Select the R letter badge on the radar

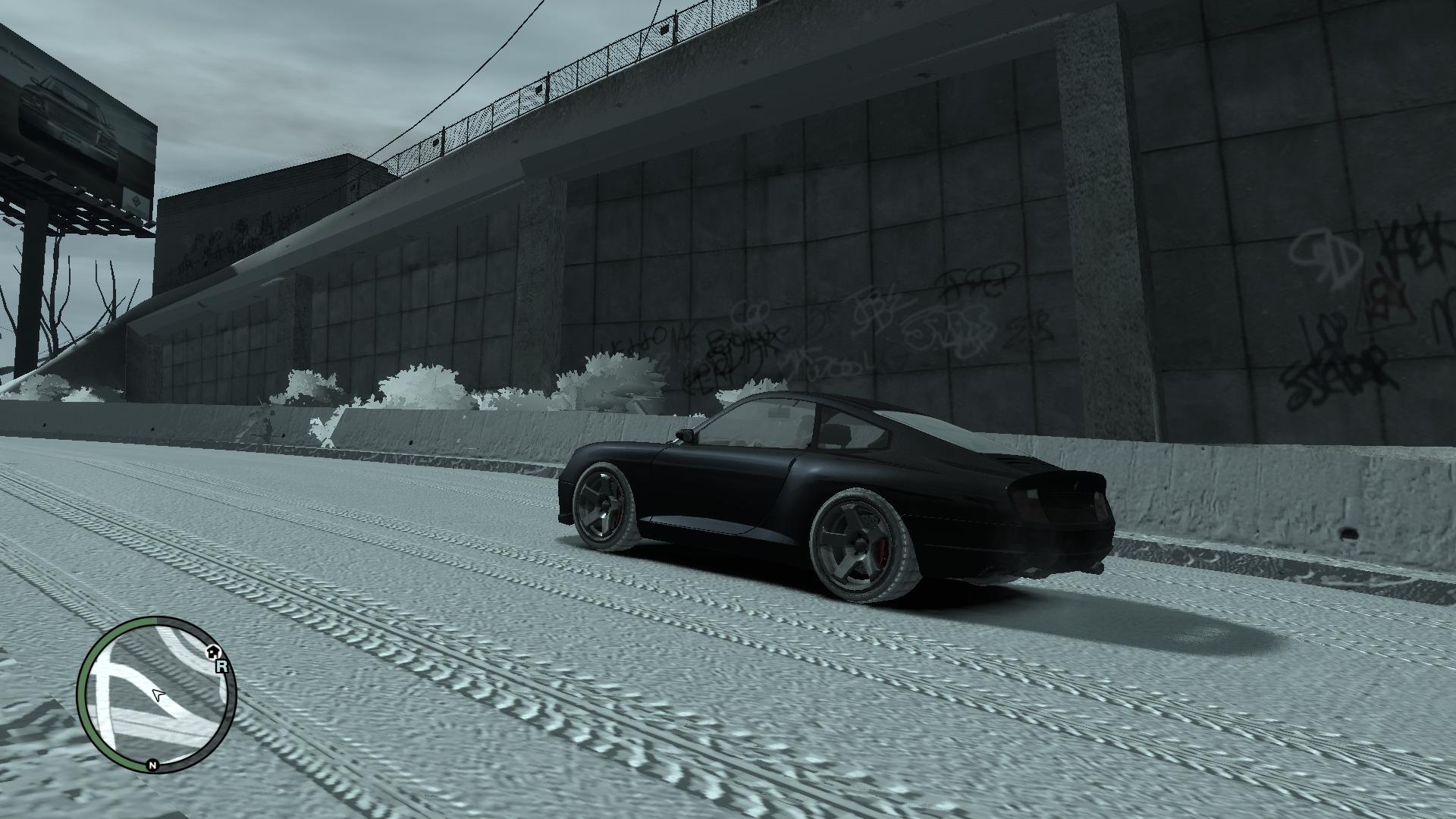221,667
